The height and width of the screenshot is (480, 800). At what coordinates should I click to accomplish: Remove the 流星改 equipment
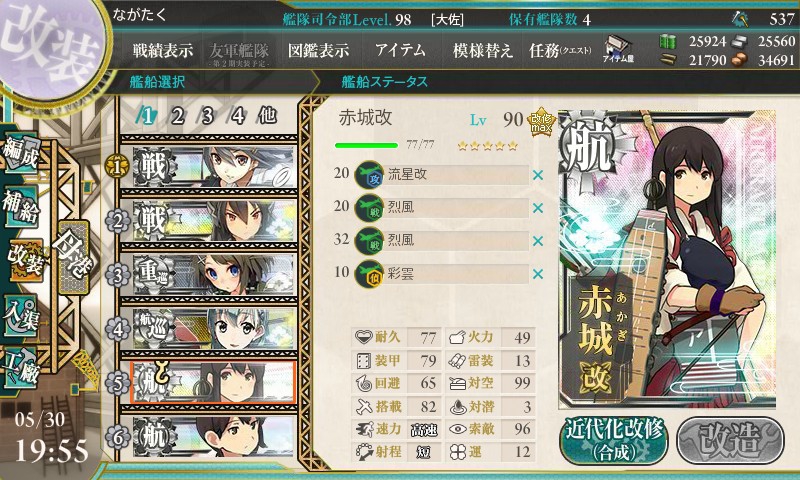pyautogui.click(x=538, y=176)
